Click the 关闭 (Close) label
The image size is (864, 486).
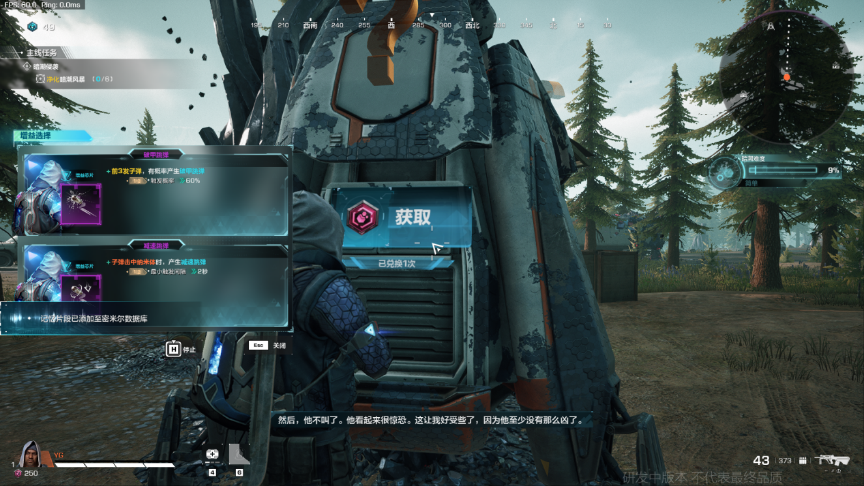click(x=279, y=345)
